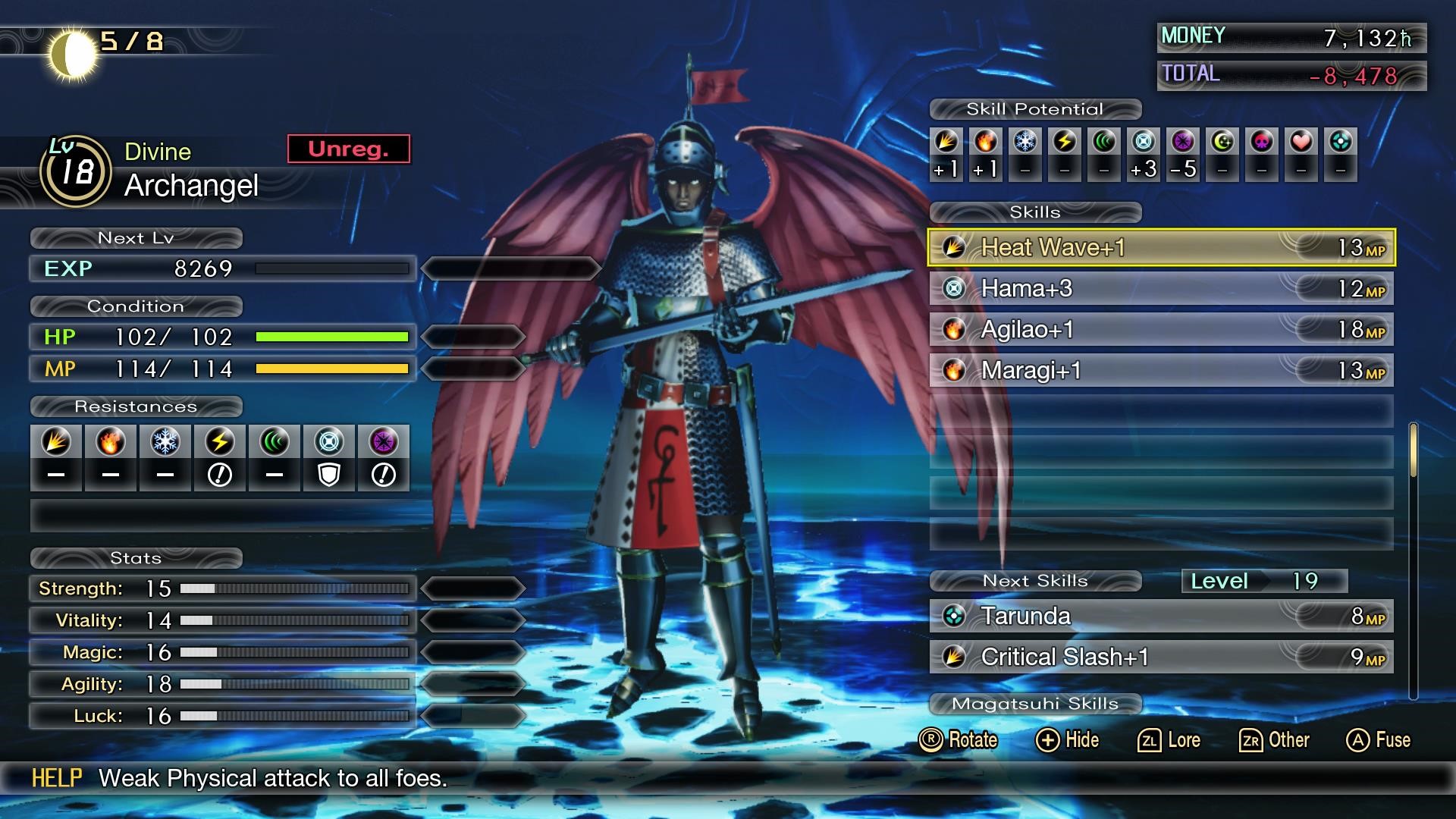Image resolution: width=1456 pixels, height=819 pixels.
Task: Click the Rotate control
Action: (x=958, y=740)
